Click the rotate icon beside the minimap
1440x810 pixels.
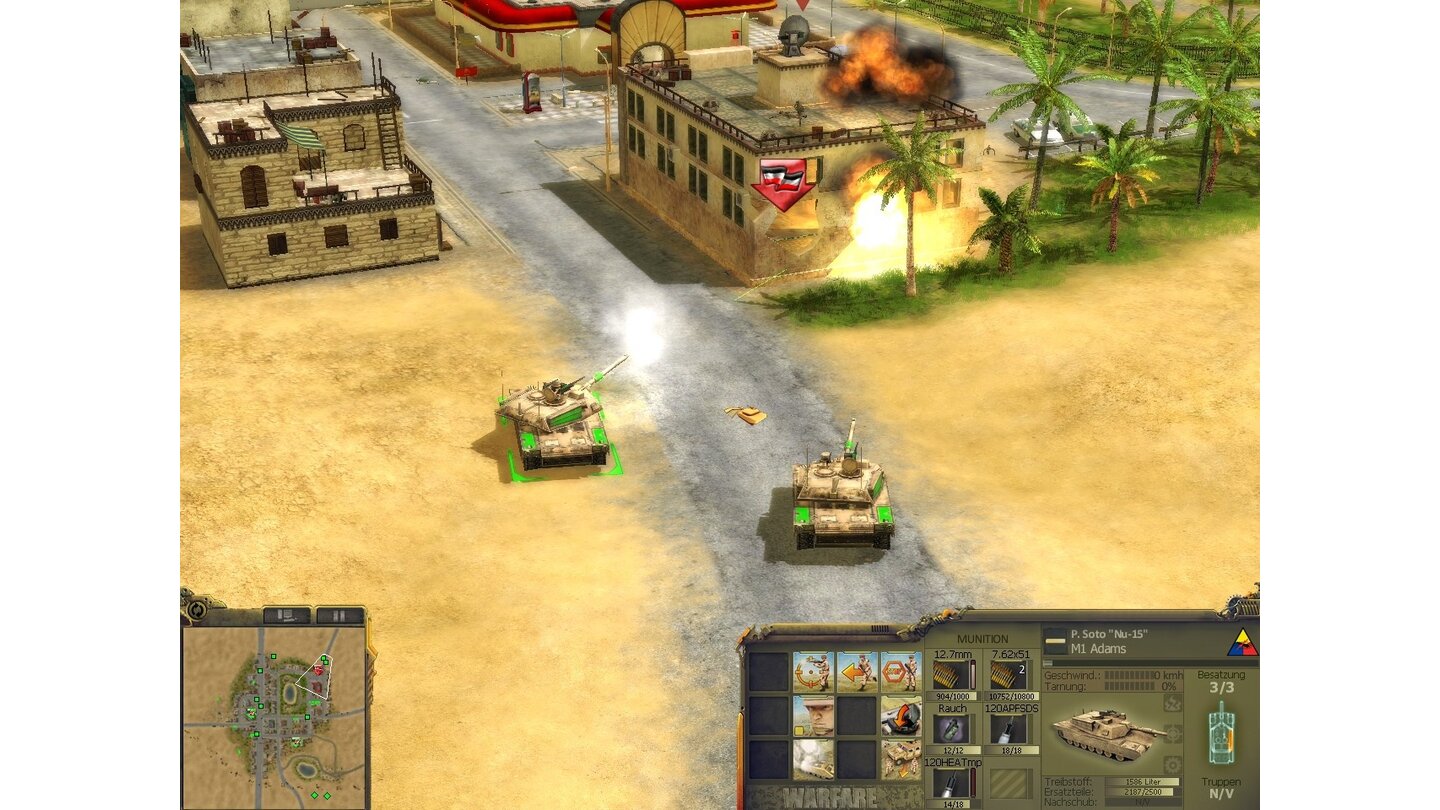click(x=196, y=612)
